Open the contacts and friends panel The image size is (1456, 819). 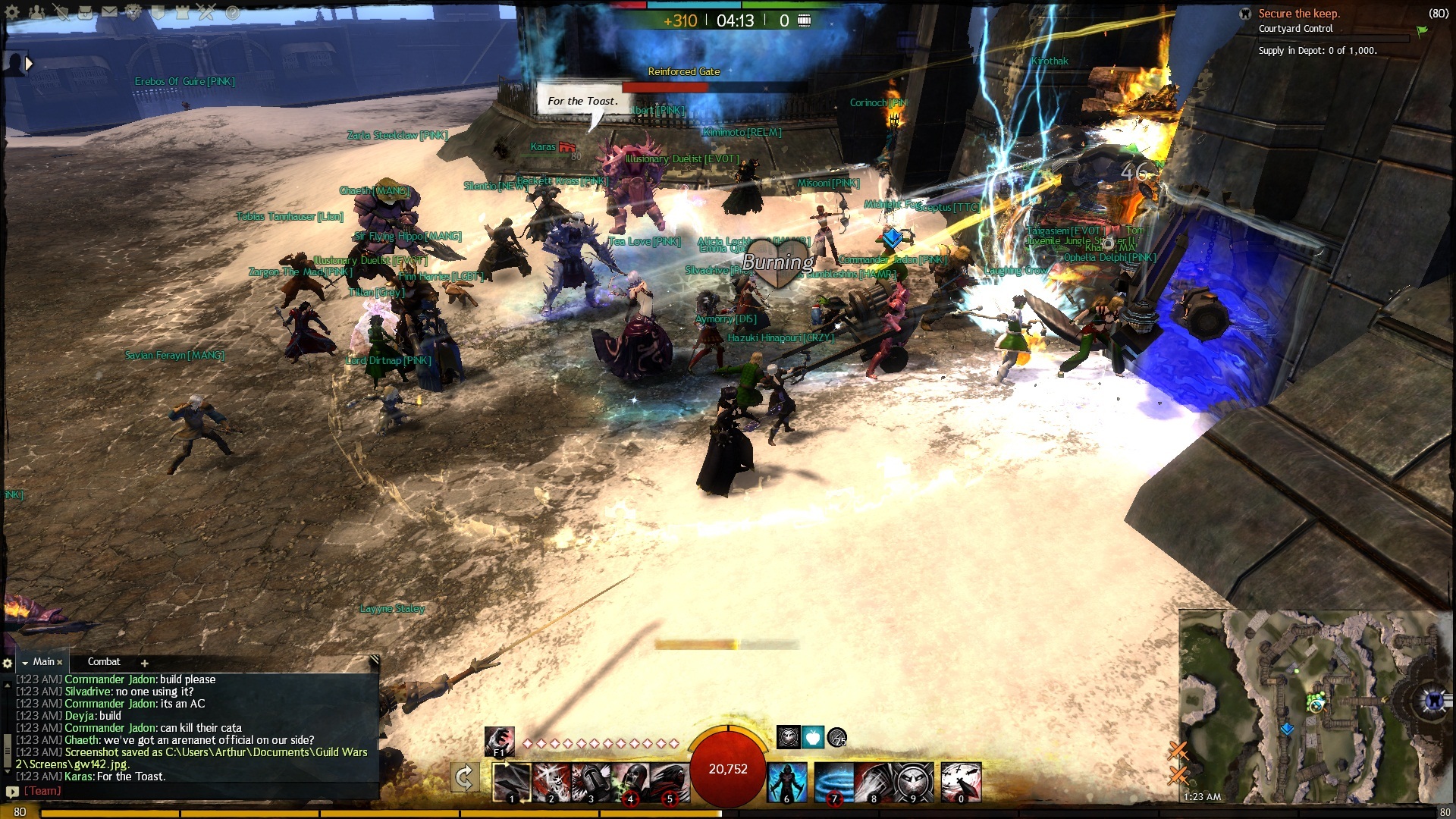[36, 12]
